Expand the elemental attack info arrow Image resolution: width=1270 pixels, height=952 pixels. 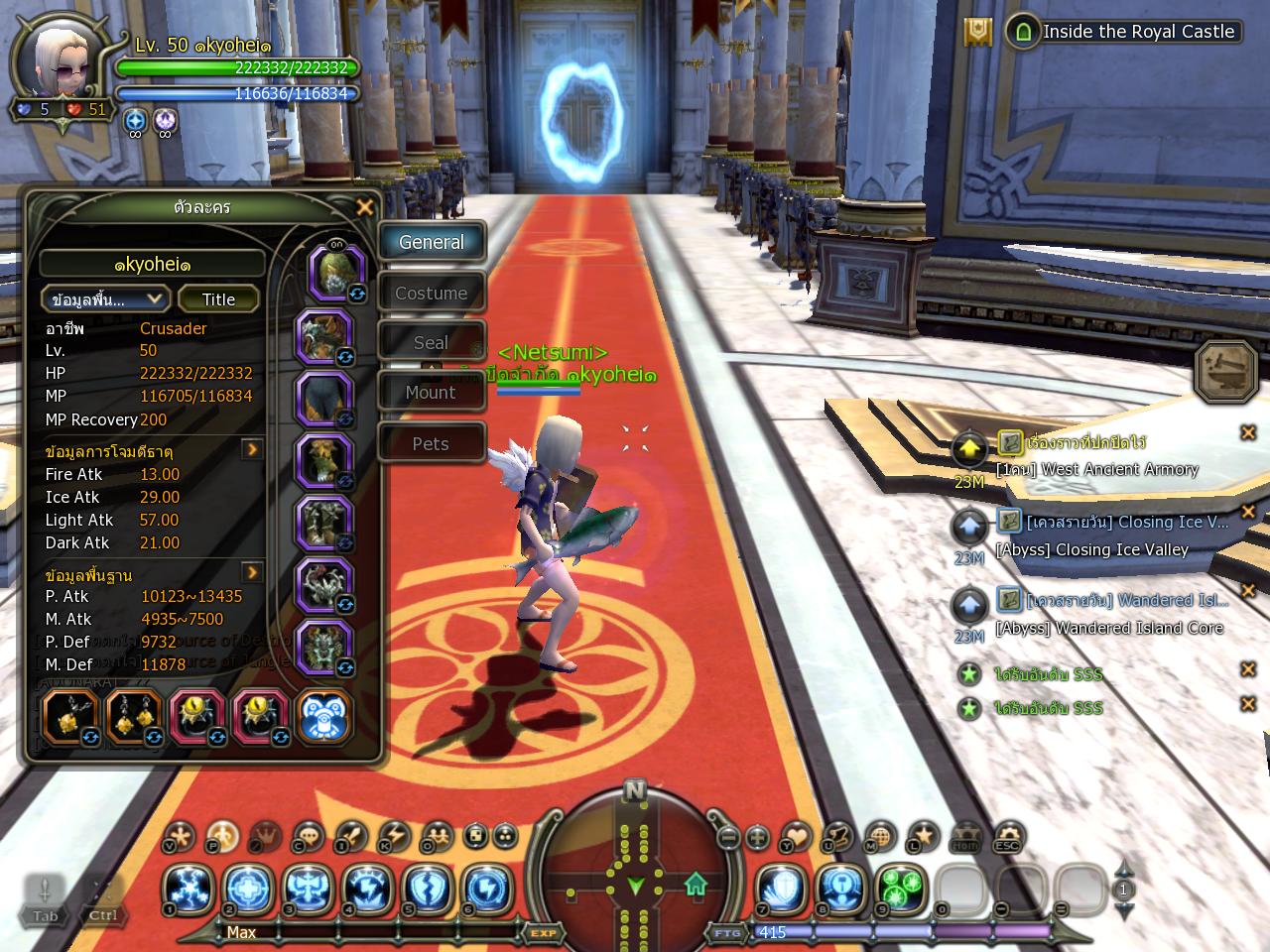coord(253,450)
